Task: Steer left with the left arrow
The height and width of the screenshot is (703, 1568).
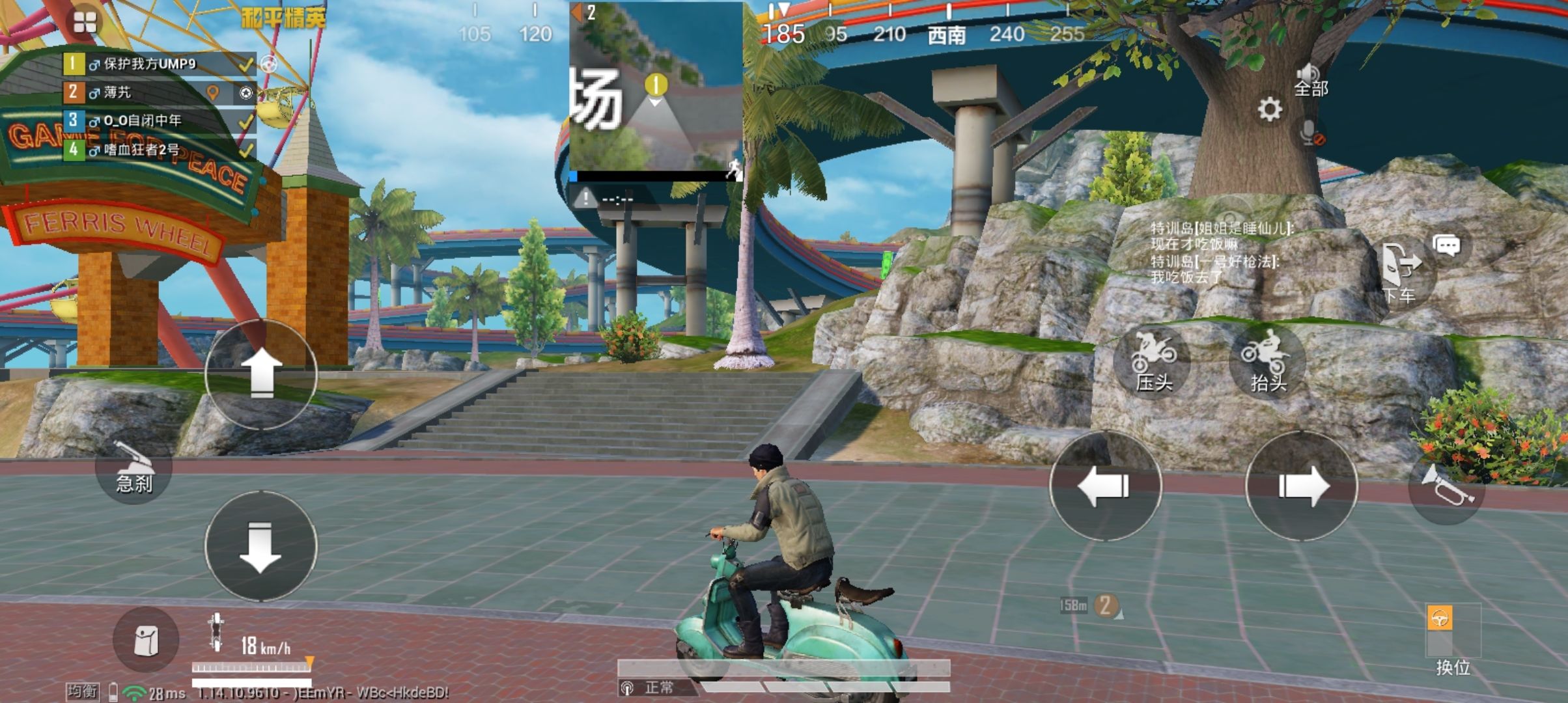Action: (x=1105, y=486)
